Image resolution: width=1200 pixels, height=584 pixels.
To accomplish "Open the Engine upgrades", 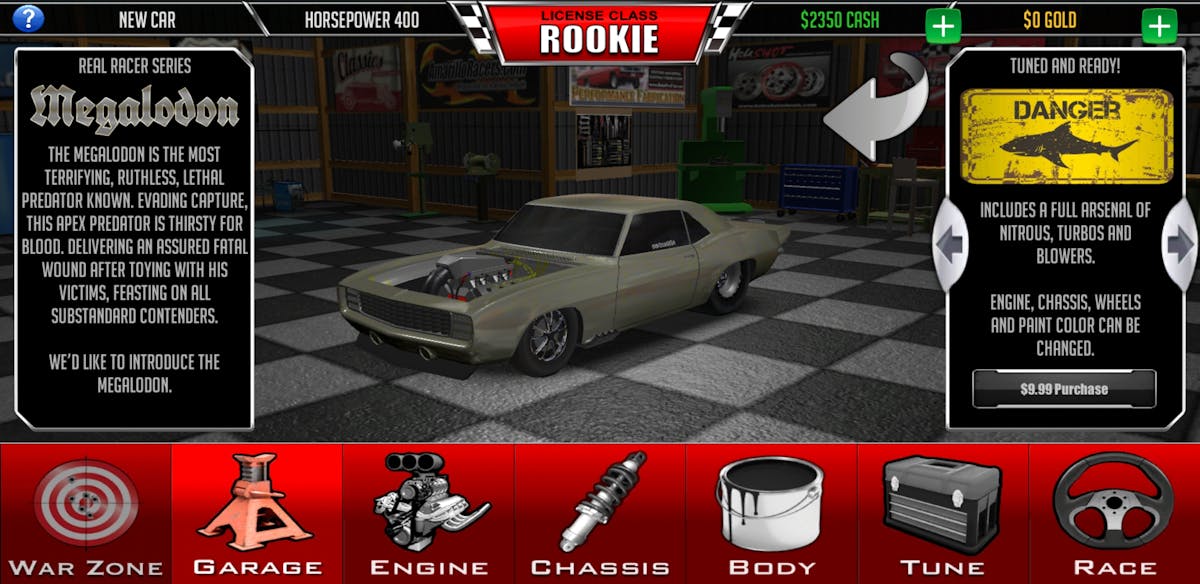I will coord(428,514).
